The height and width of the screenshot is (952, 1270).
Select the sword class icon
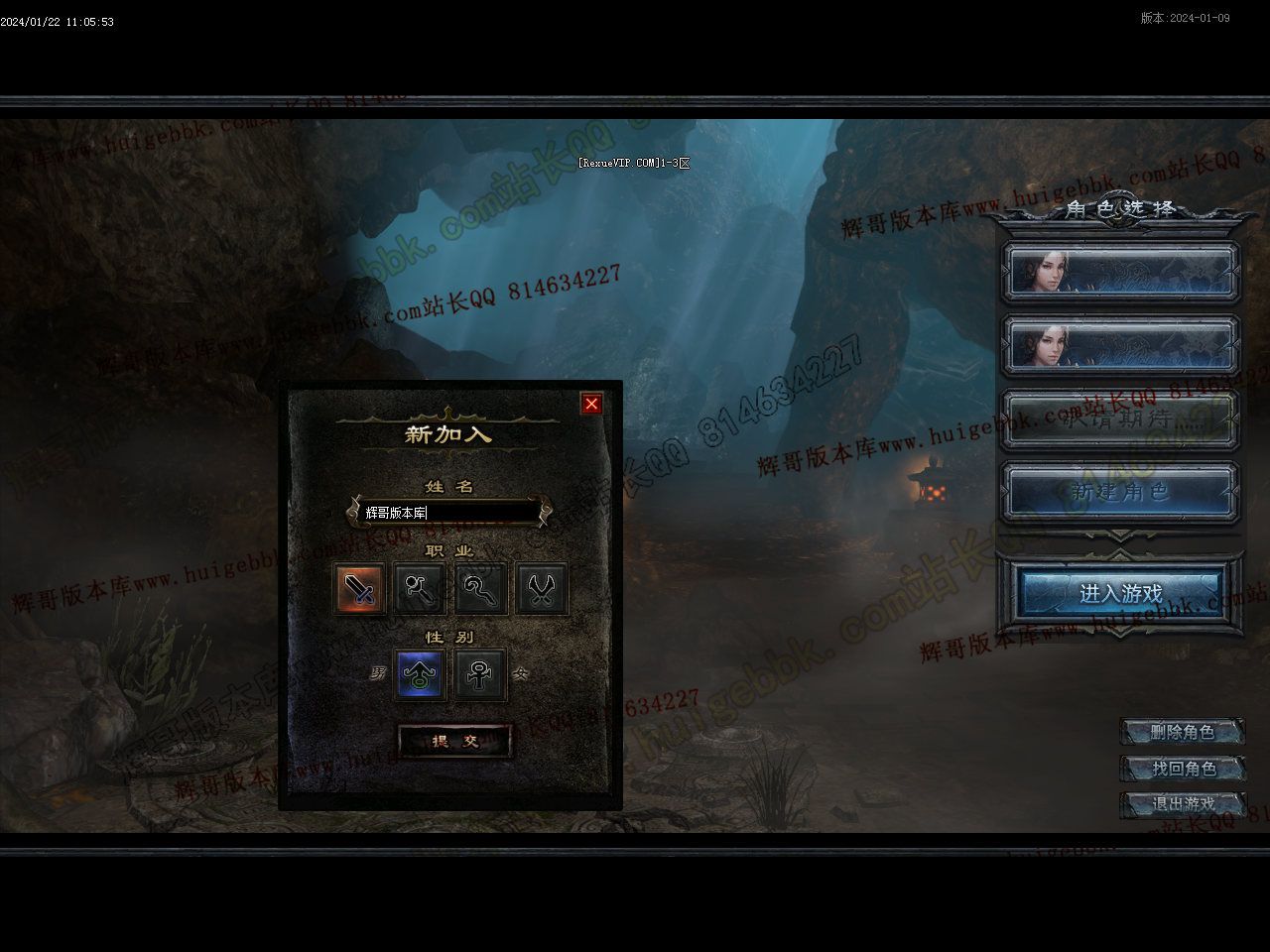359,589
